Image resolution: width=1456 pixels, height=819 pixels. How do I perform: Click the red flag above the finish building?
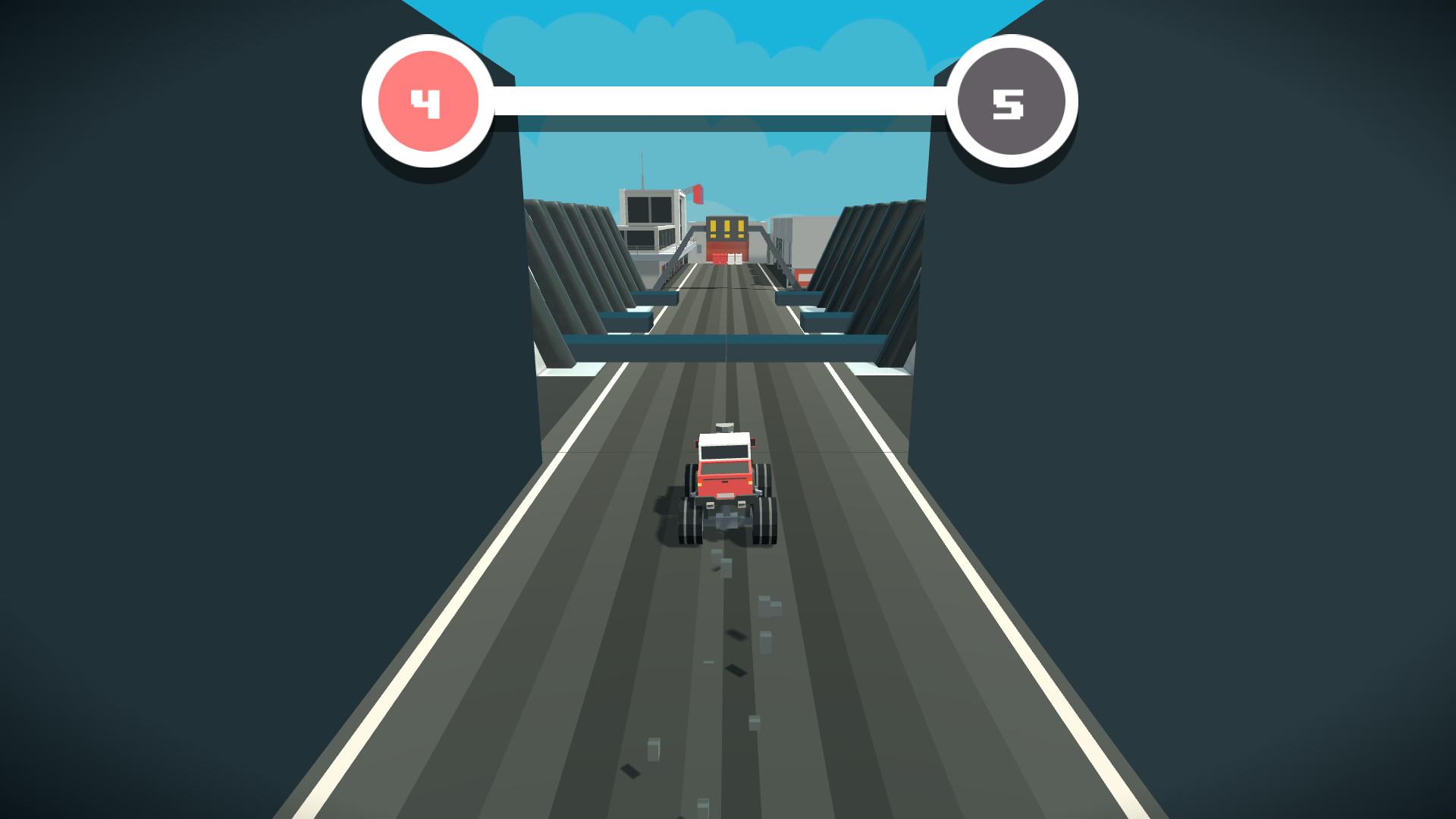point(697,193)
